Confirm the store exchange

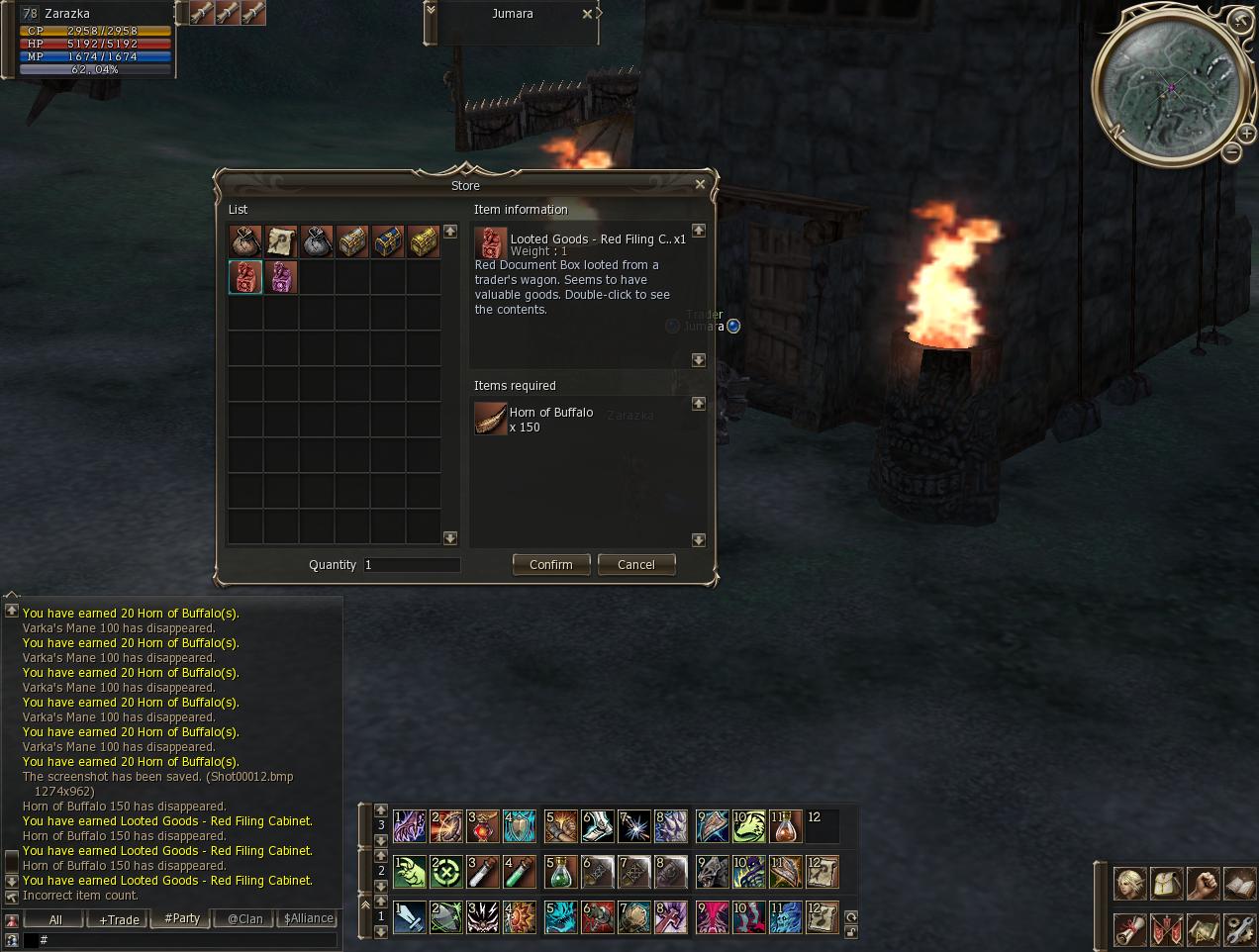[x=551, y=564]
